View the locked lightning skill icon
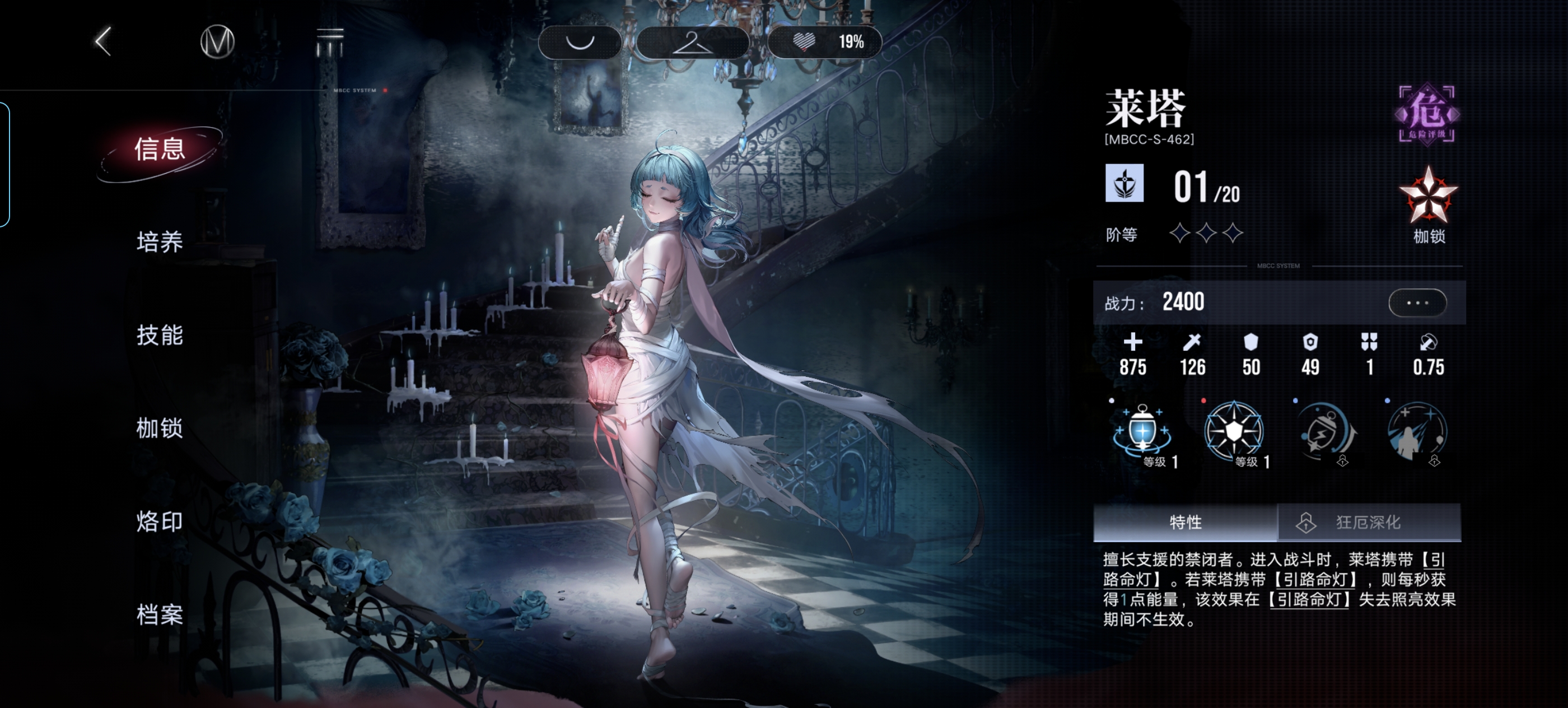The image size is (1568, 708). [1326, 432]
